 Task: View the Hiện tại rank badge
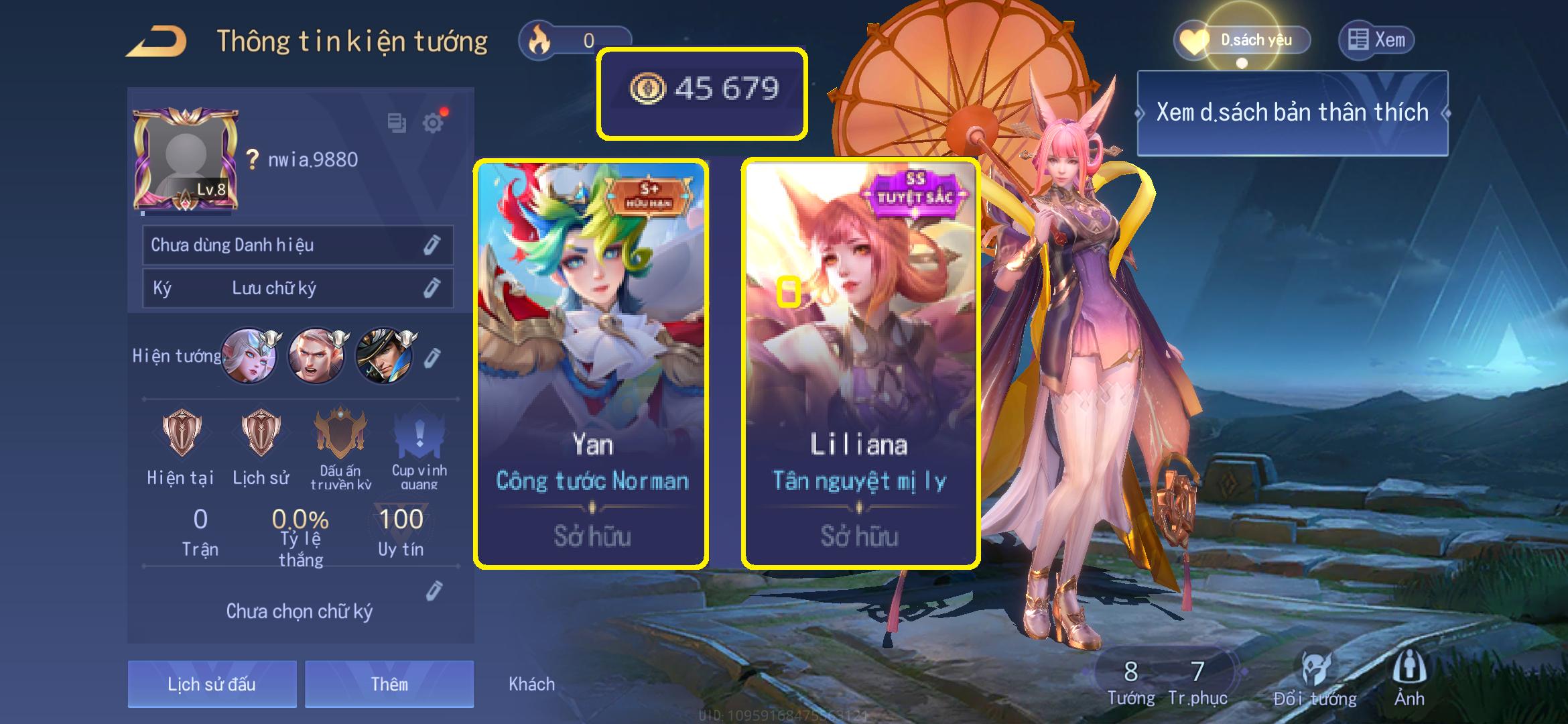[x=181, y=432]
